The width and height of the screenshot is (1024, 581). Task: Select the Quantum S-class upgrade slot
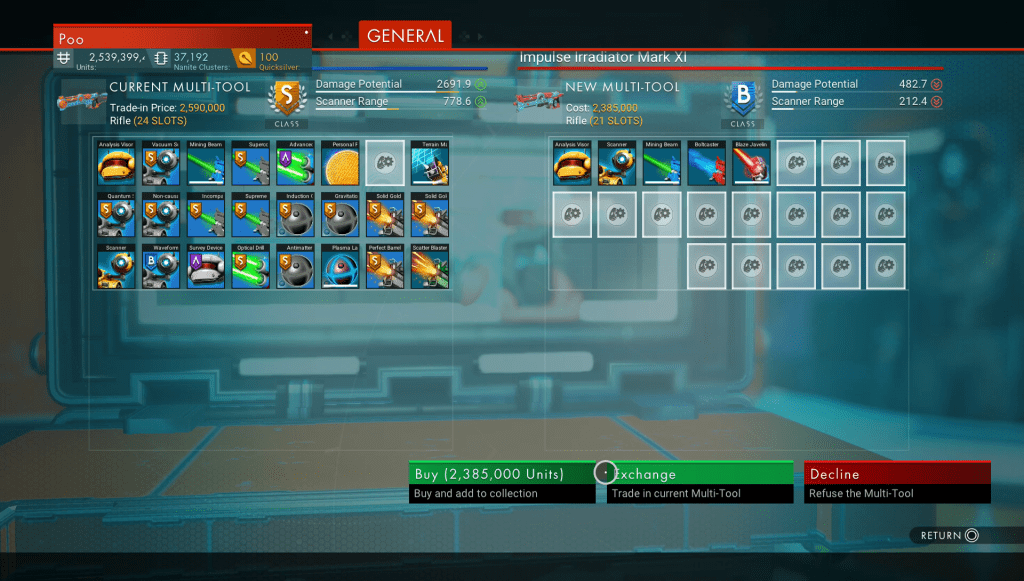tap(116, 214)
